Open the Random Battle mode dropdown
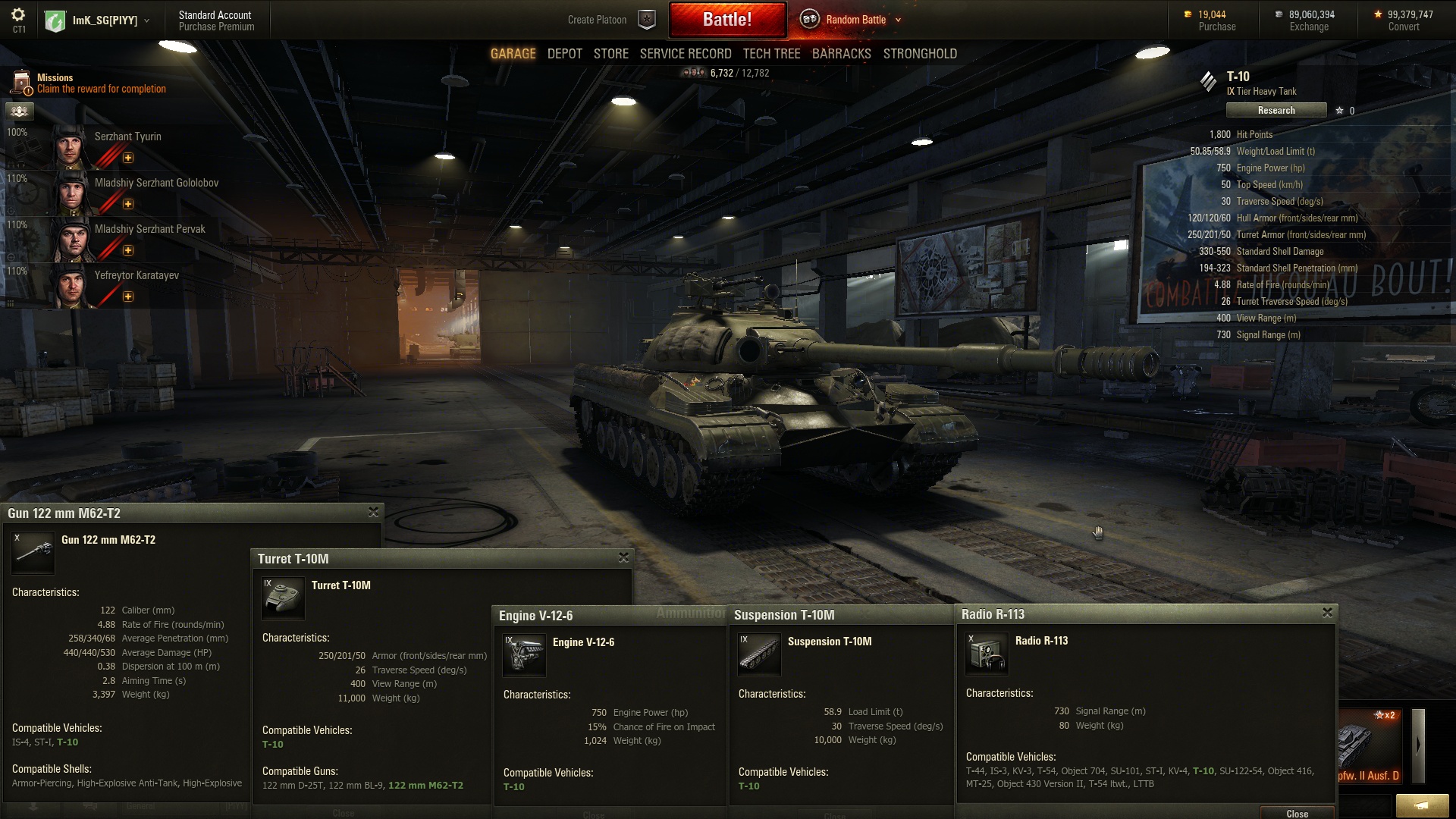The height and width of the screenshot is (819, 1456). click(x=898, y=20)
